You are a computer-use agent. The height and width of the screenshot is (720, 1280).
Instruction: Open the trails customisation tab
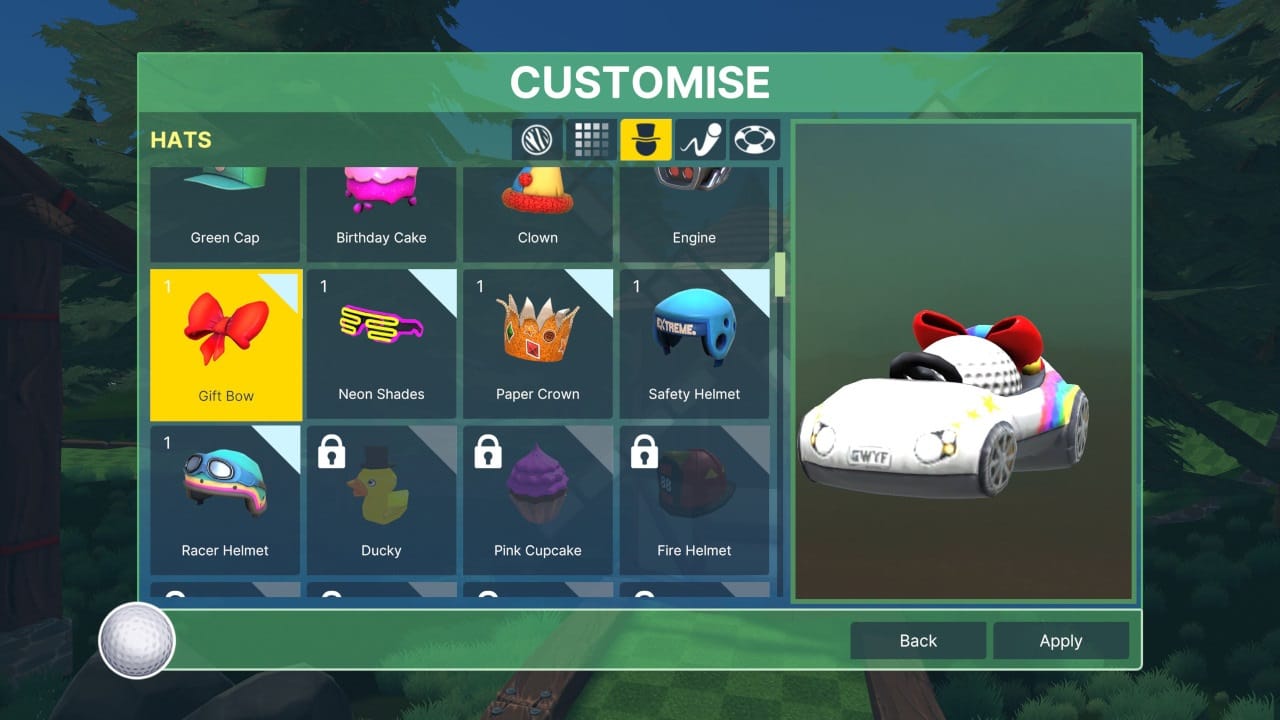(x=700, y=139)
